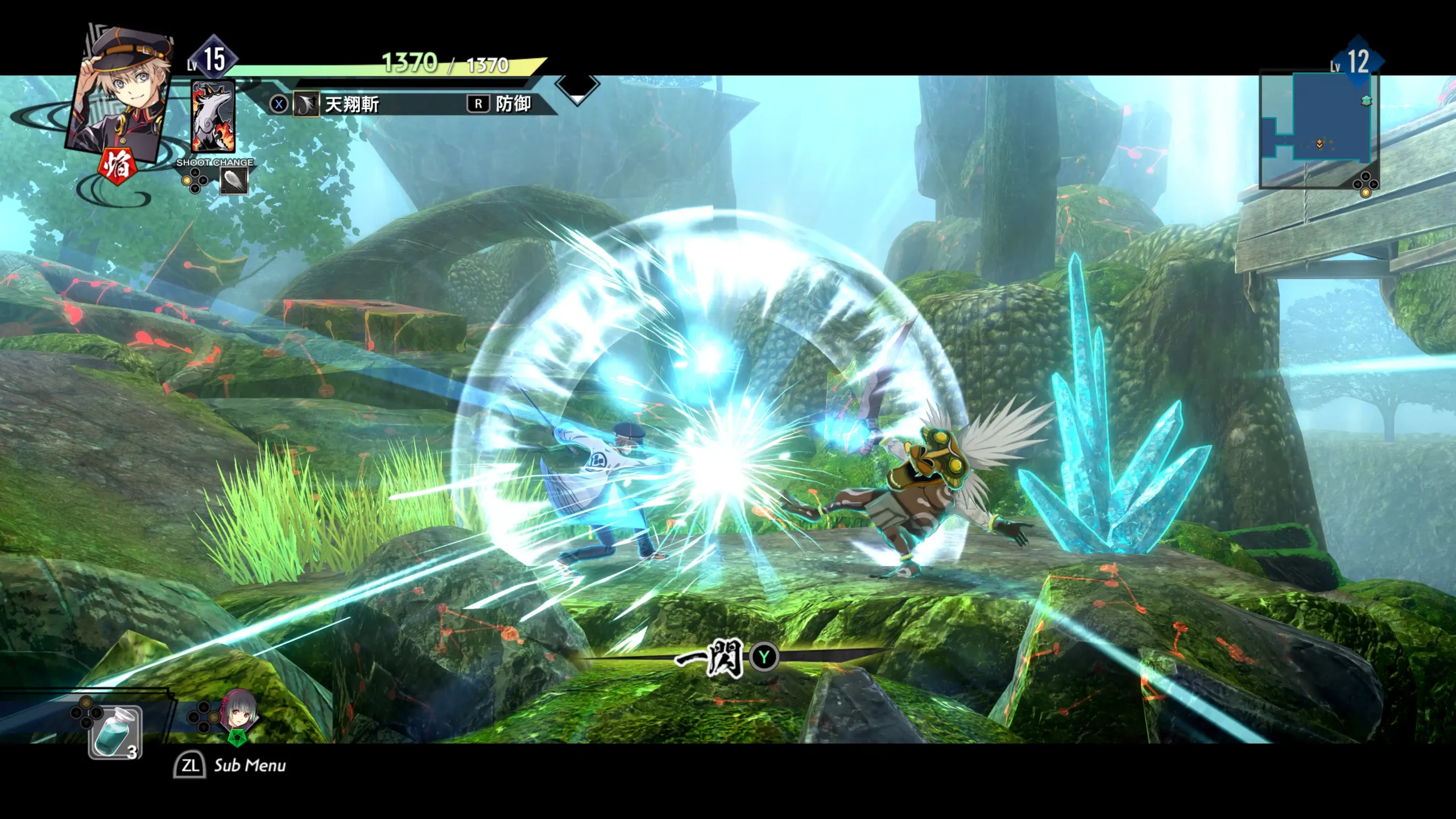Use the healing potion item slot

coord(115,732)
